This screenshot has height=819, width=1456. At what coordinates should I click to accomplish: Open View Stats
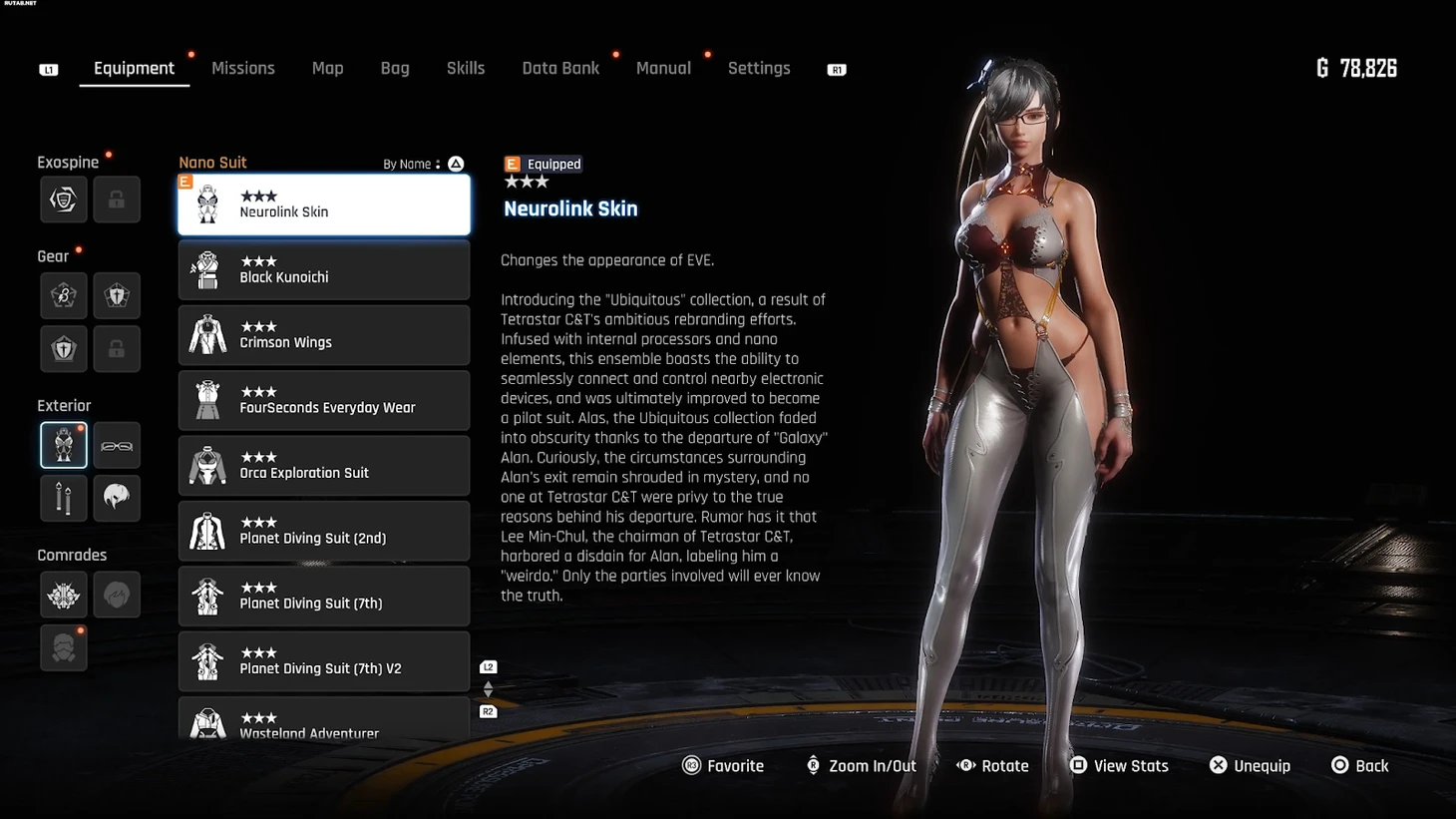pyautogui.click(x=1119, y=766)
